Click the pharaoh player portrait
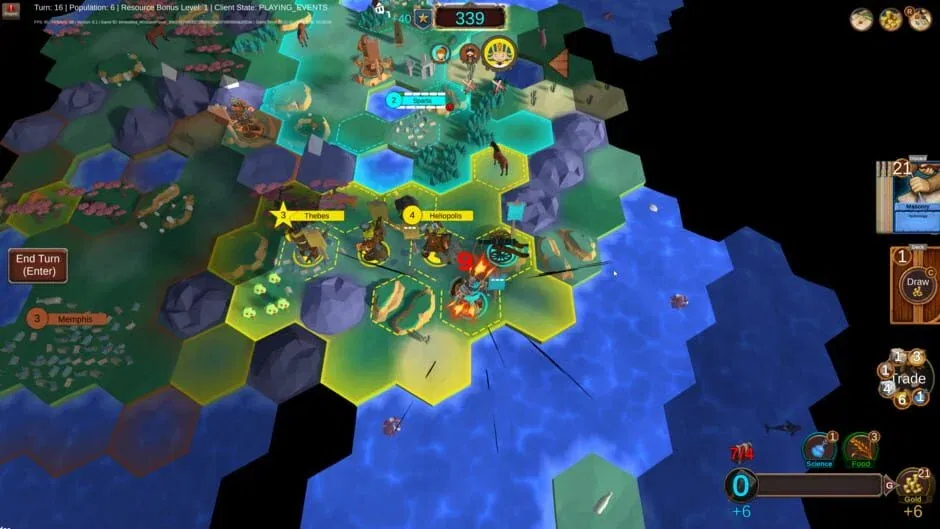 click(498, 53)
